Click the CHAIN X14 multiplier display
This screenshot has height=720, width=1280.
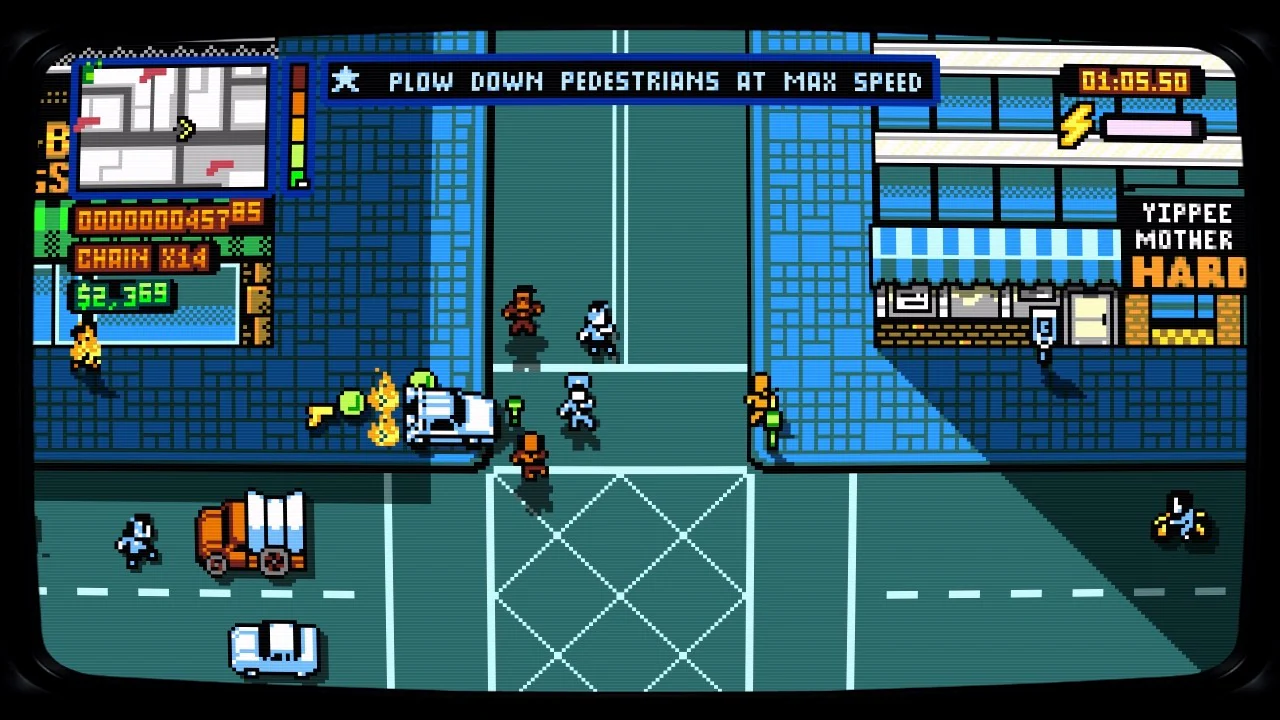coord(140,258)
